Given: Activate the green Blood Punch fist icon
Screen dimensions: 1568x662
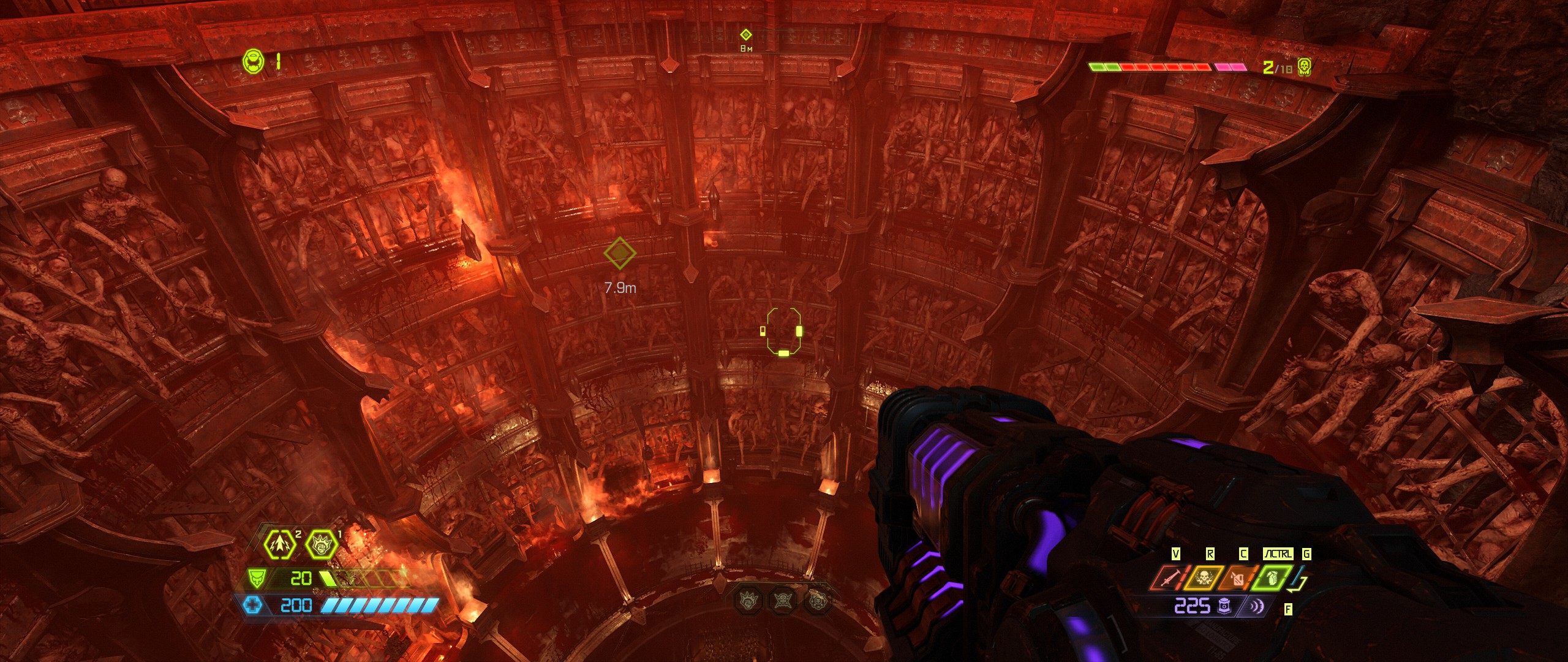Looking at the screenshot, I should tap(321, 544).
